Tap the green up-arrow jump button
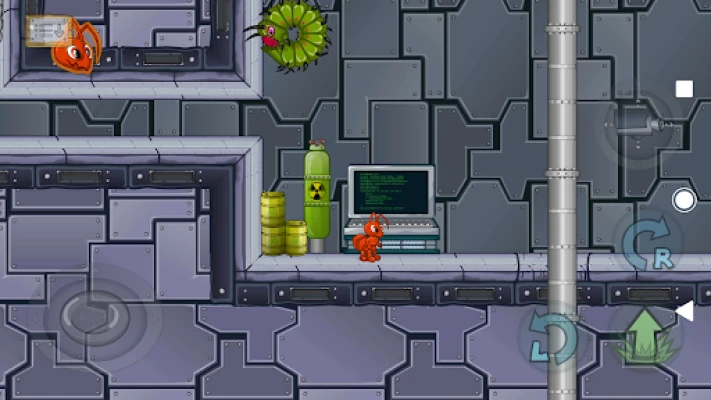Image resolution: width=711 pixels, height=400 pixels. 646,334
